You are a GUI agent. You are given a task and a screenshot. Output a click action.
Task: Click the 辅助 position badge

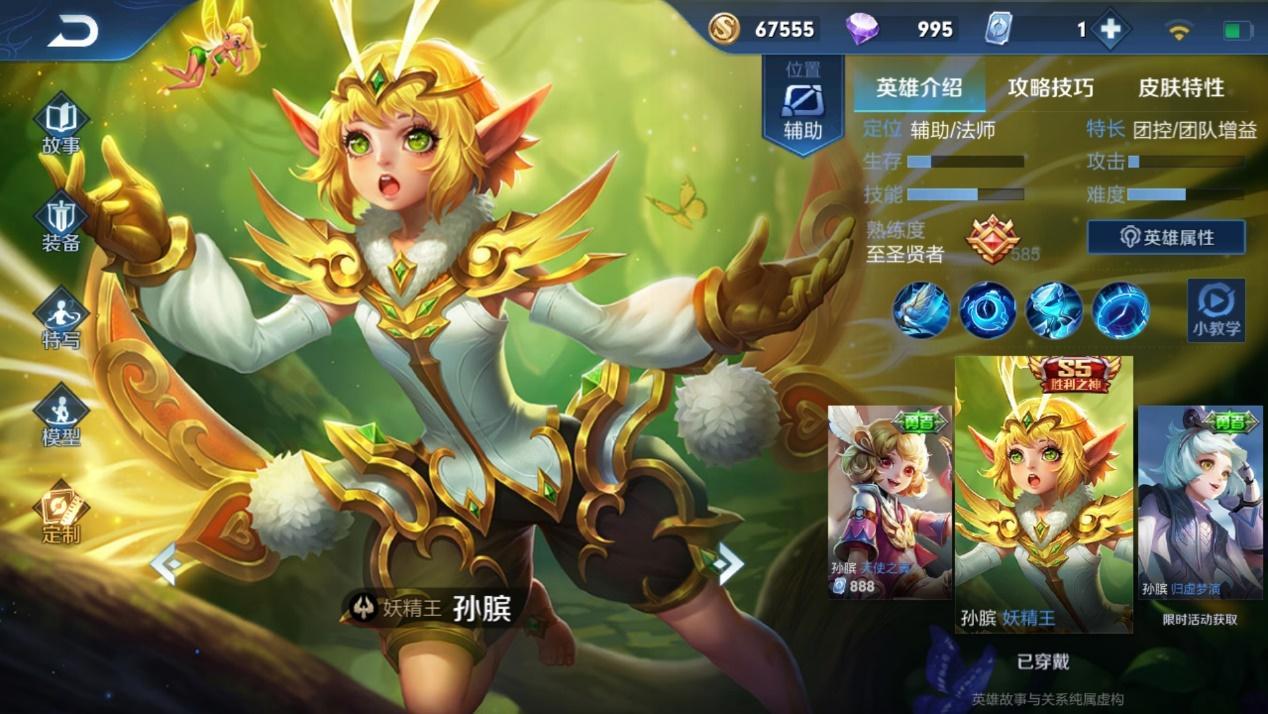(x=802, y=106)
